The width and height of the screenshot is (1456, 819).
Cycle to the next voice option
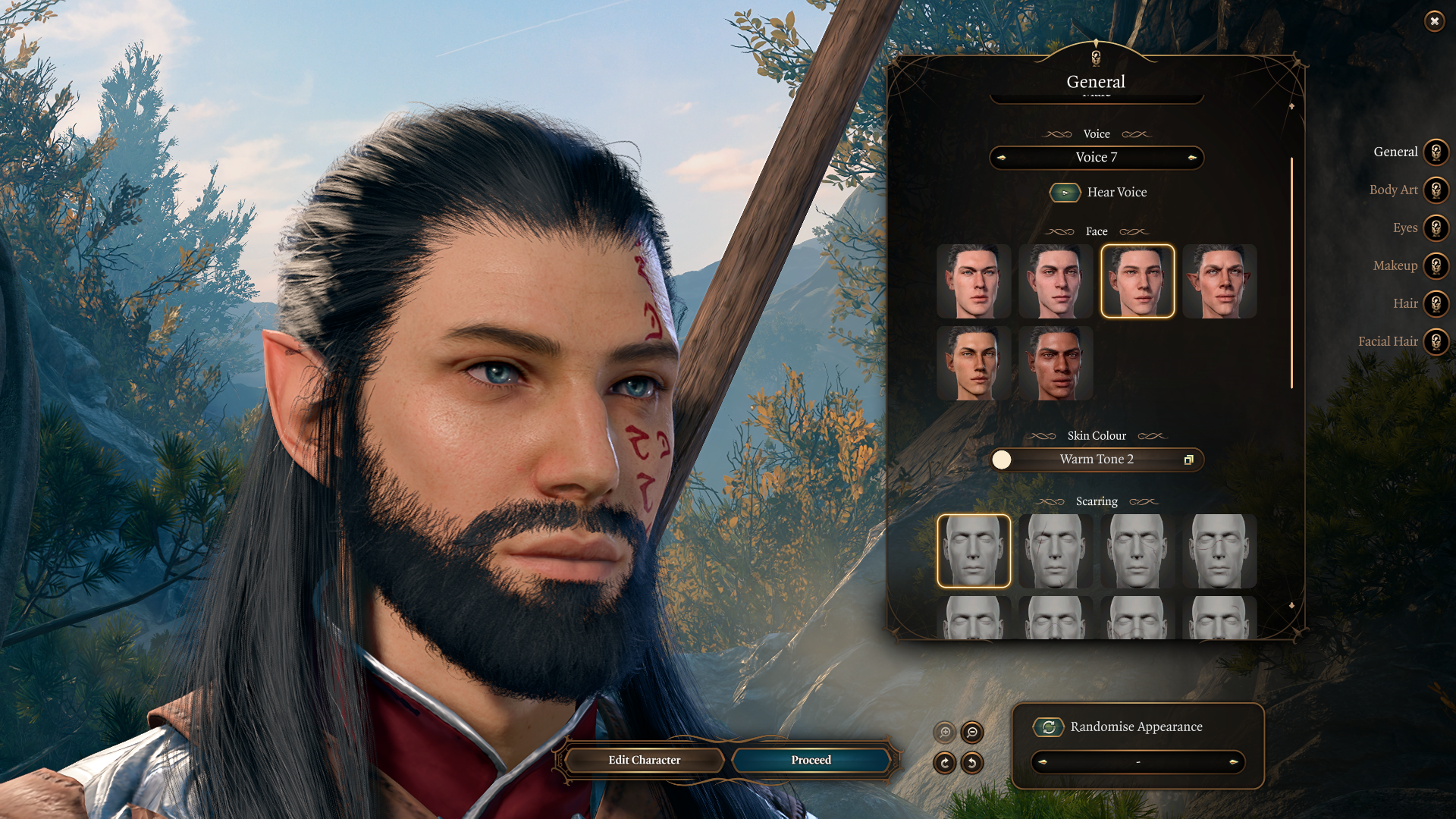point(1193,158)
